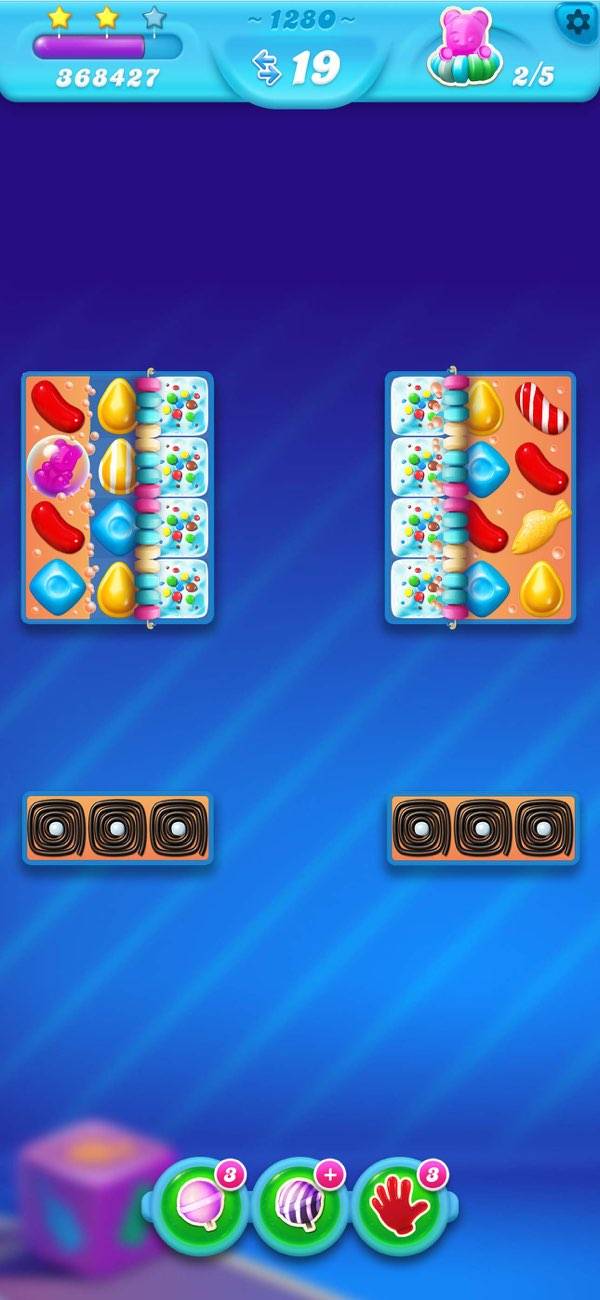Image resolution: width=600 pixels, height=1300 pixels.
Task: Open the settings gear menu
Action: (x=577, y=22)
